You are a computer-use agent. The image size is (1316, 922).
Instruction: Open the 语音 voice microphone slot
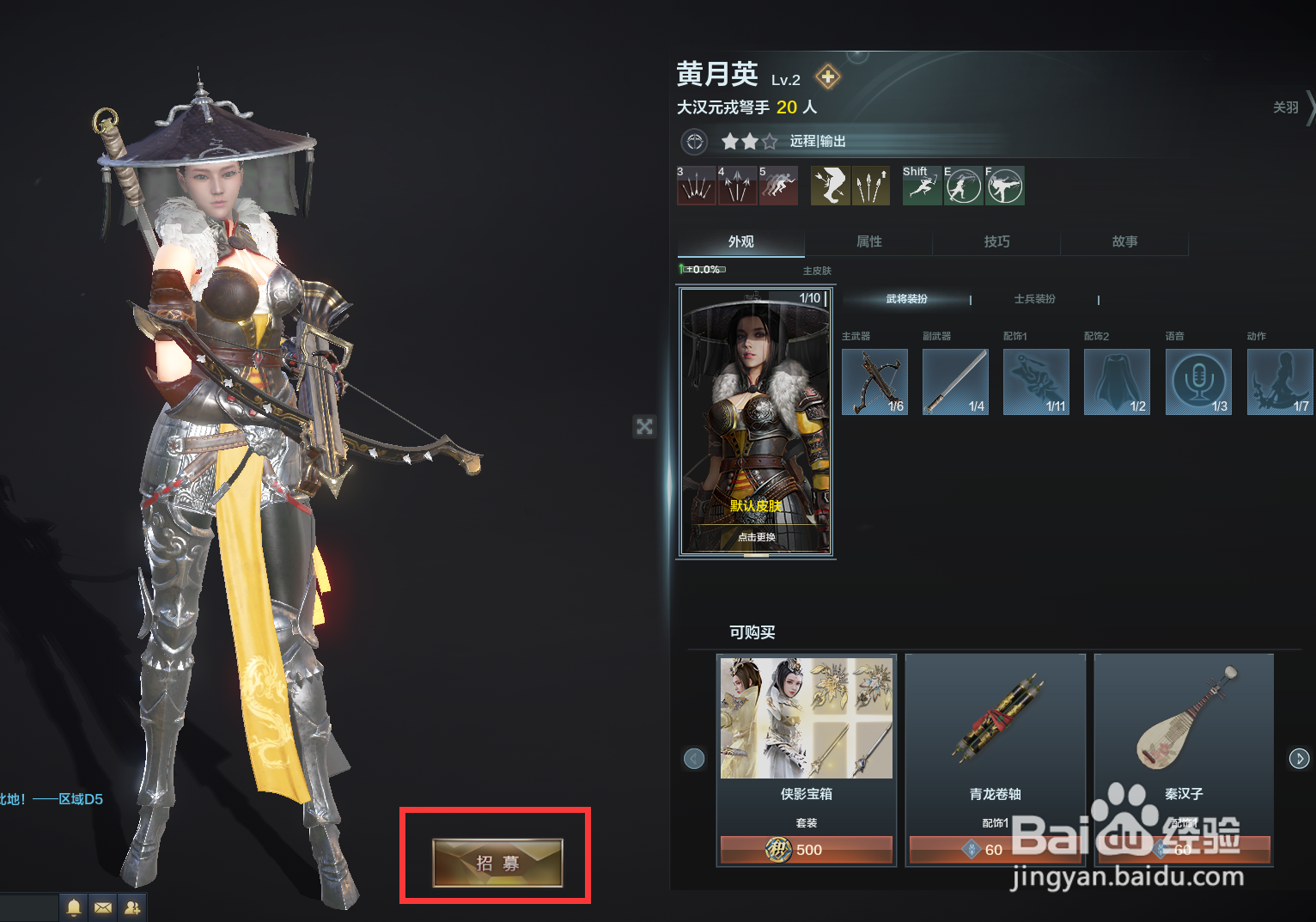(x=1198, y=381)
